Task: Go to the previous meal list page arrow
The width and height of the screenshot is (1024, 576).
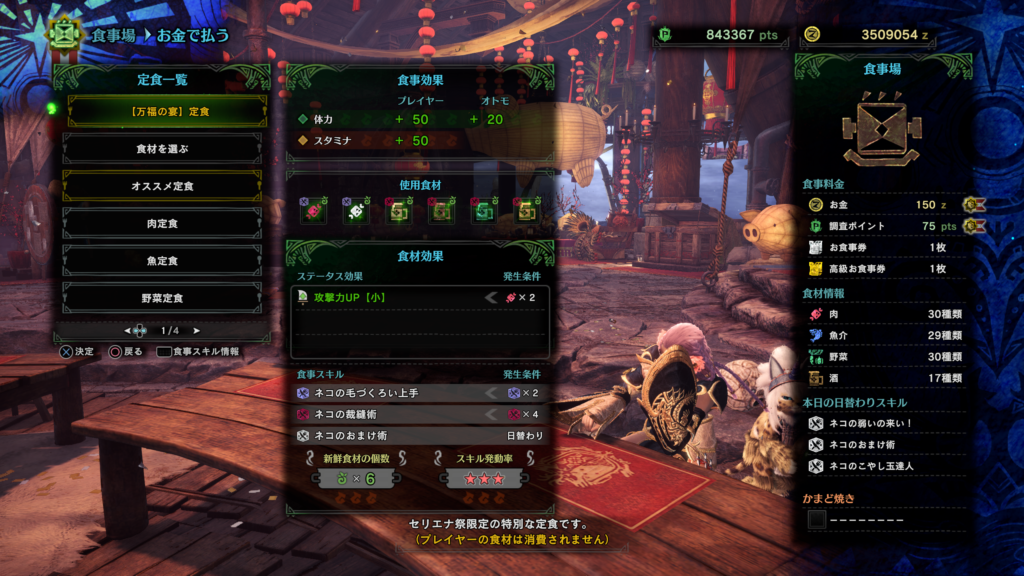Action: 127,330
